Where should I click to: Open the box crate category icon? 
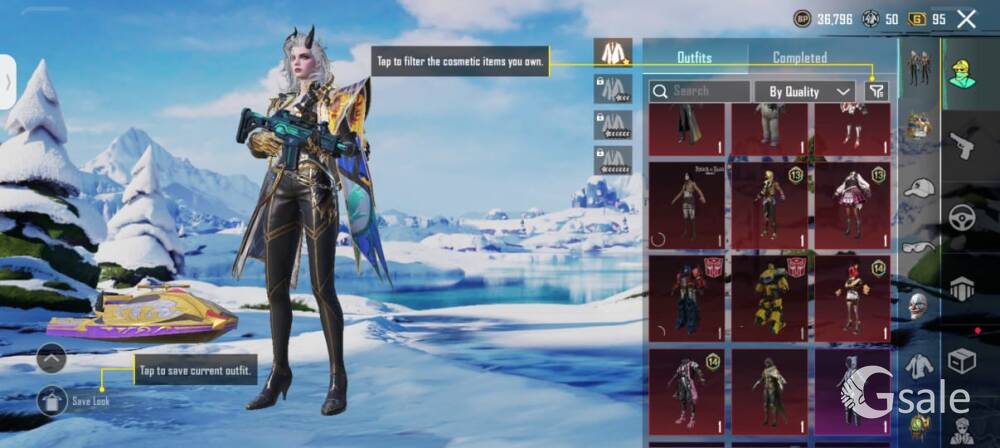(x=963, y=360)
